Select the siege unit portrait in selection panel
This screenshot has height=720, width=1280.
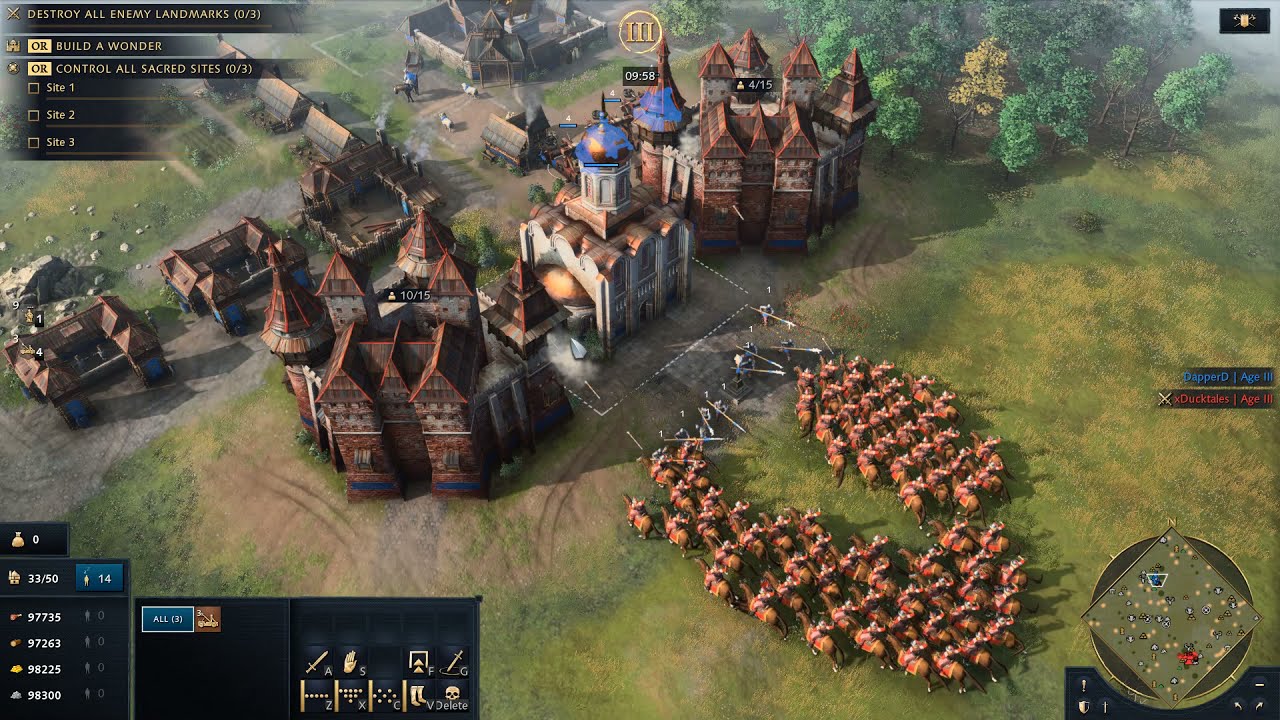coord(208,619)
